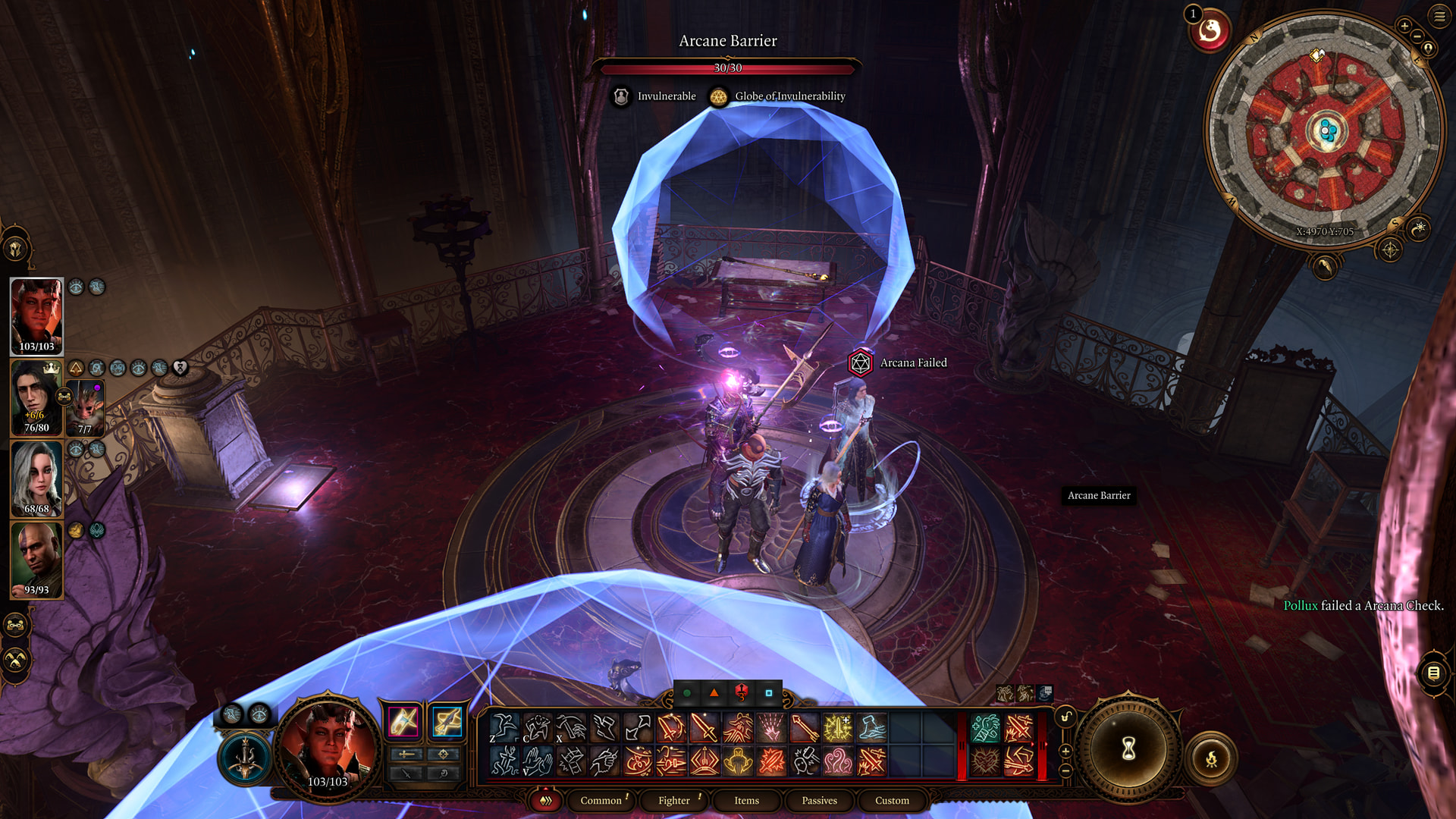Select the white-haired woman party portrait
The height and width of the screenshot is (819, 1456).
tap(36, 479)
